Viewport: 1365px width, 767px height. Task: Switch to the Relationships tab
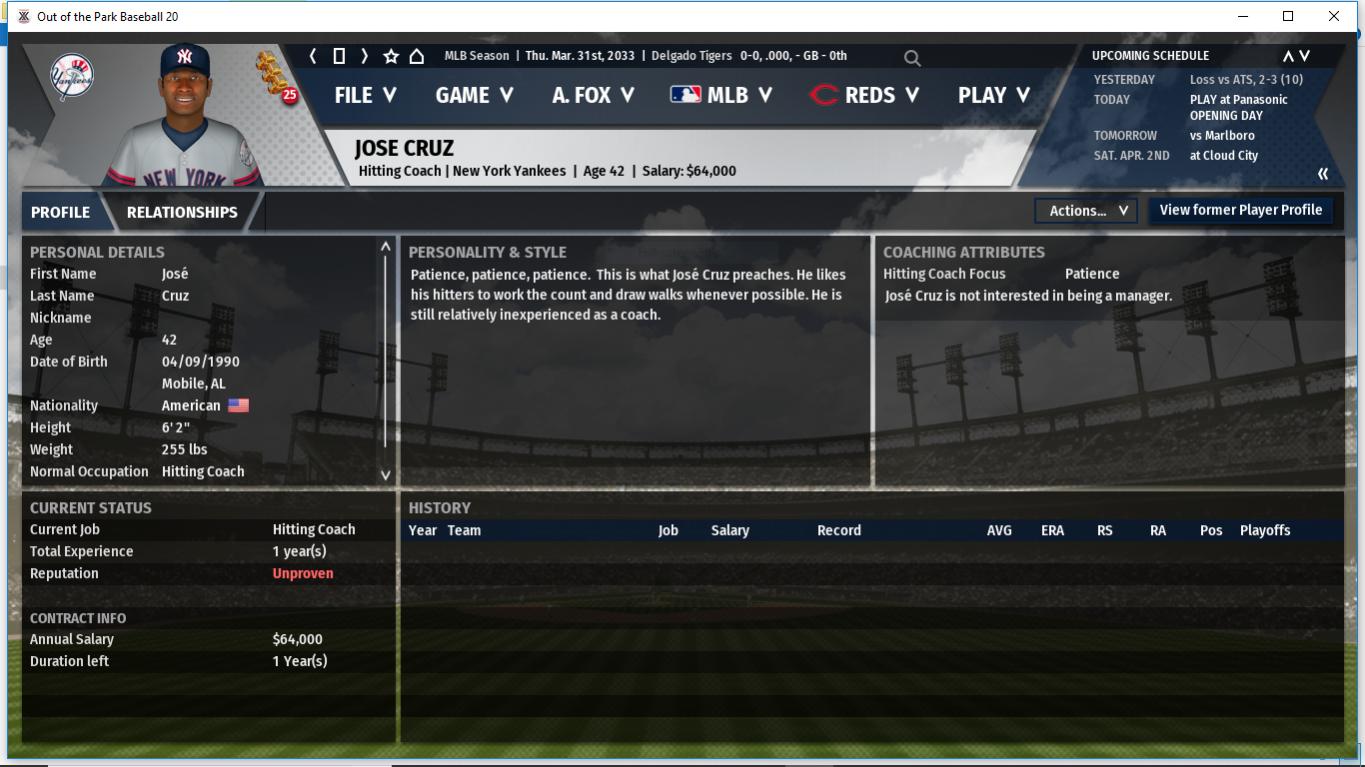(182, 212)
